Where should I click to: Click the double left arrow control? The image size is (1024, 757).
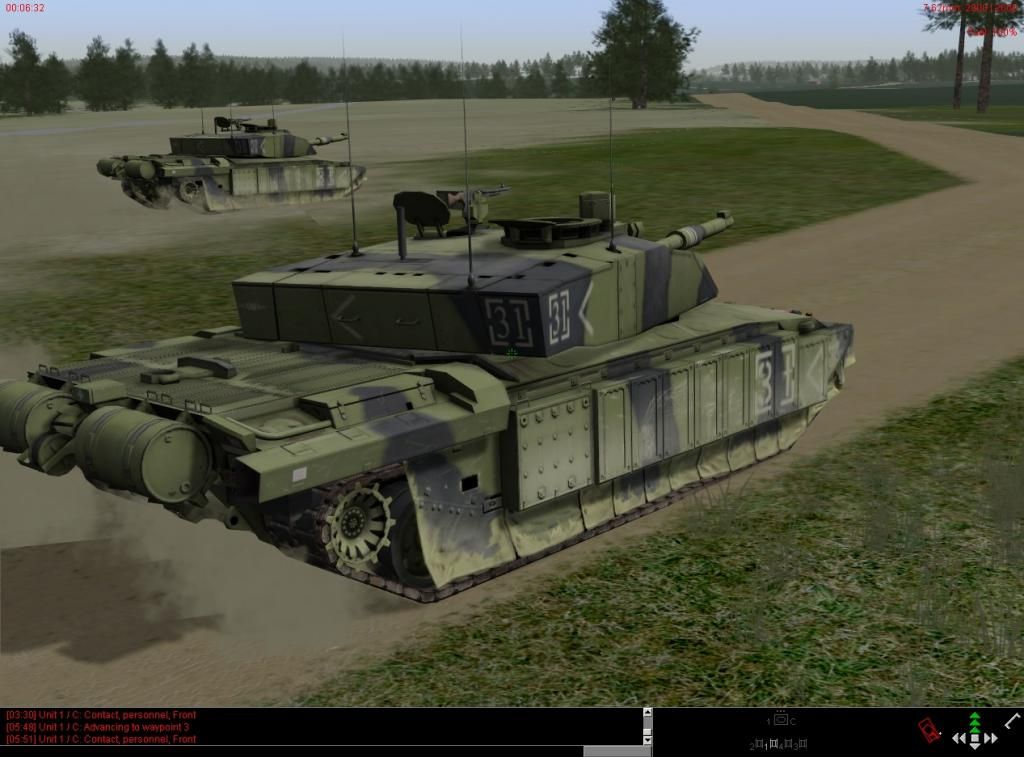pyautogui.click(x=959, y=739)
